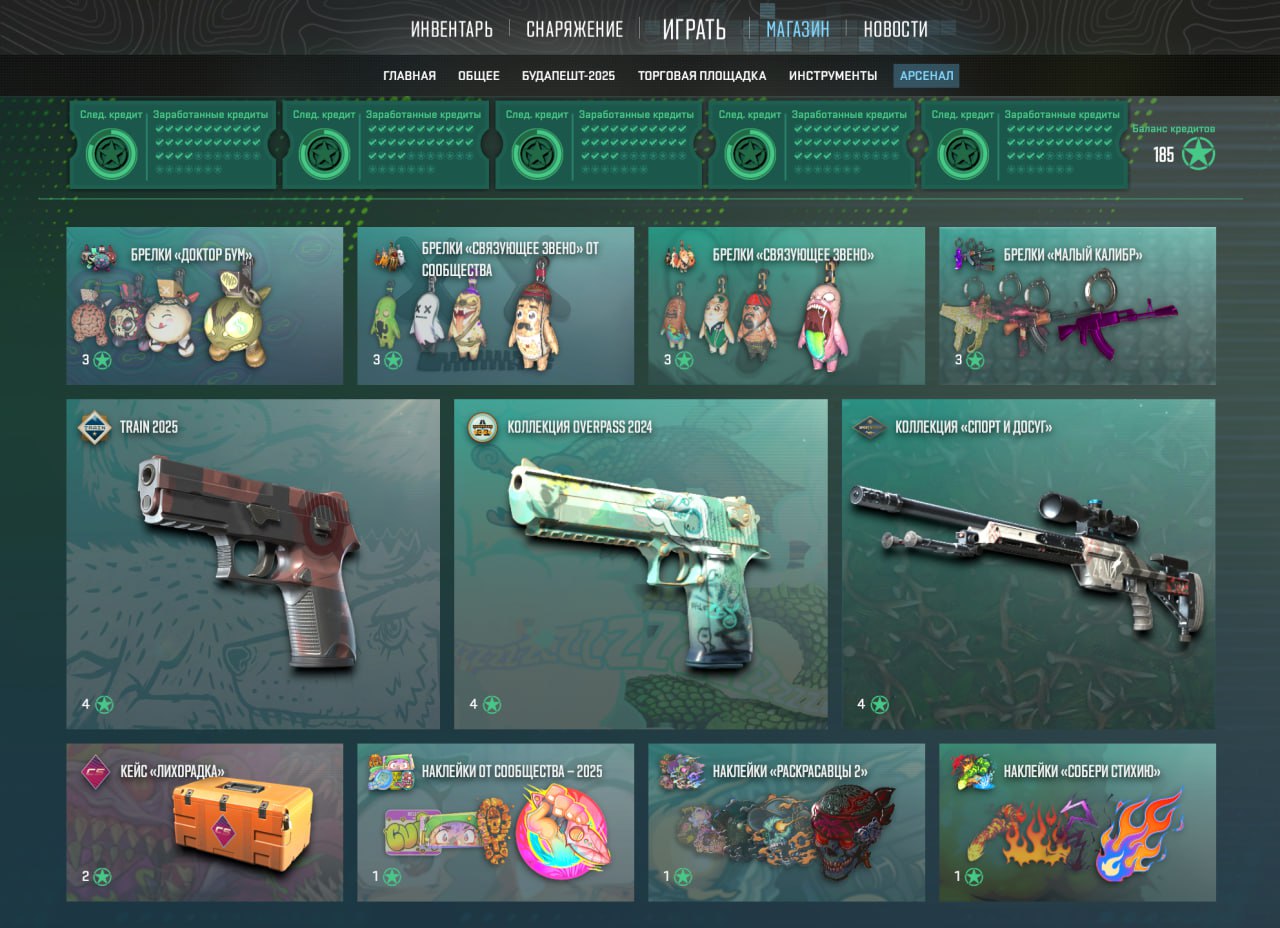Switch to the Главная store tab
This screenshot has width=1280, height=928.
click(409, 76)
